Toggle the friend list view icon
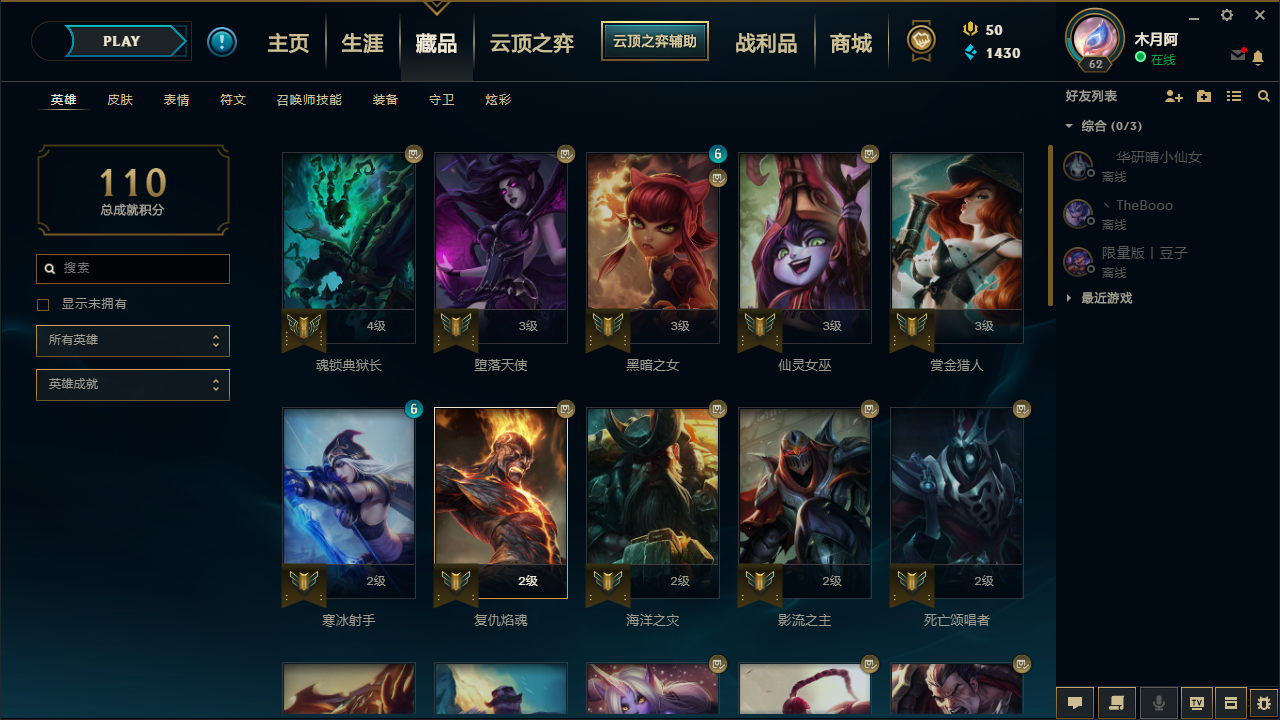 click(1234, 97)
